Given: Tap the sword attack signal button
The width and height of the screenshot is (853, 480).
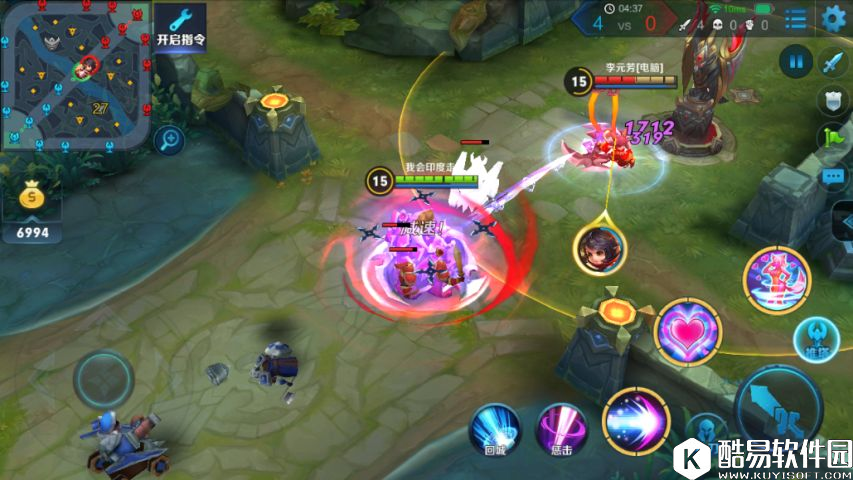Looking at the screenshot, I should pyautogui.click(x=833, y=63).
